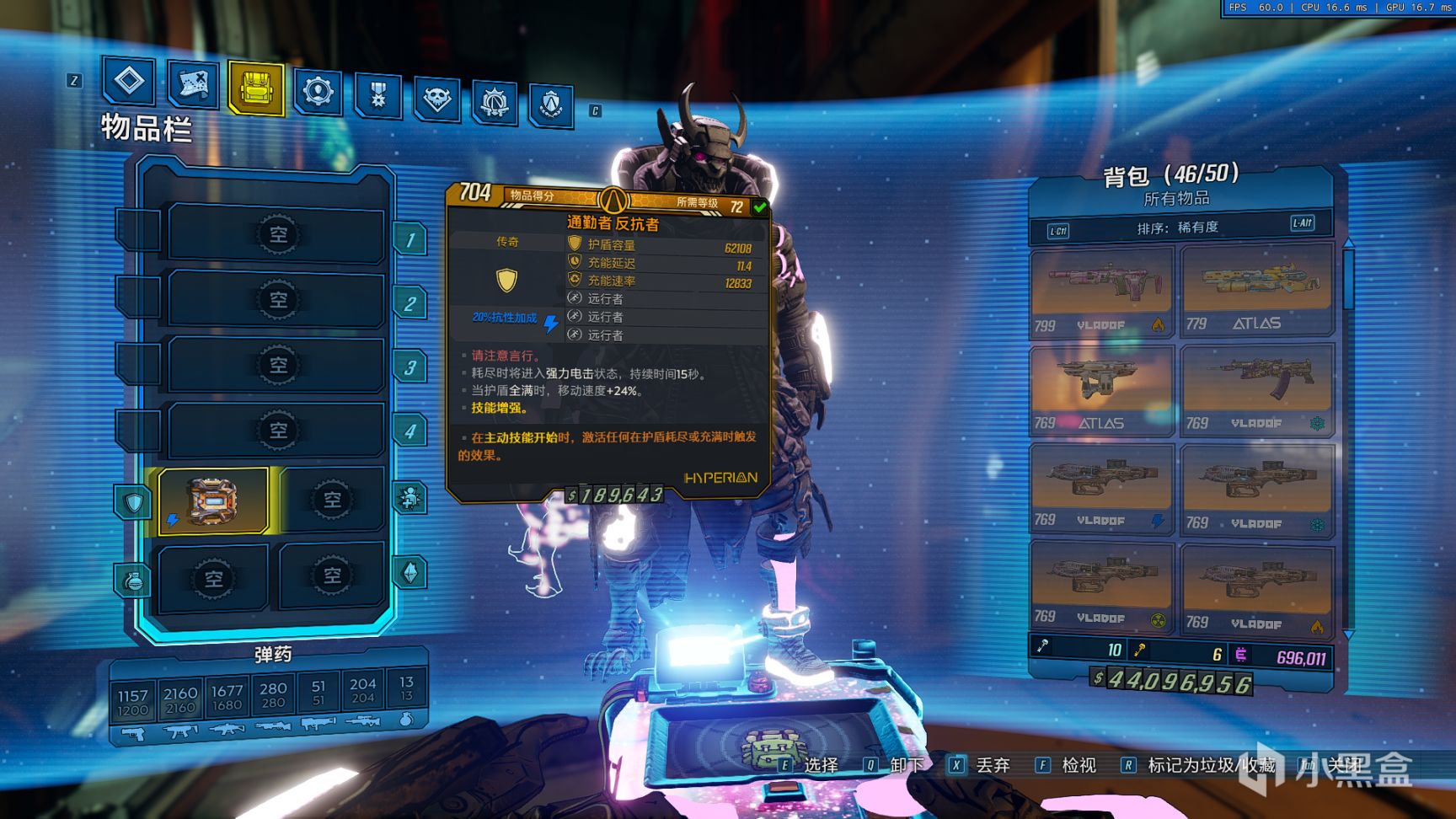Click the class mod slot icon
The width and height of the screenshot is (1456, 819).
(410, 498)
